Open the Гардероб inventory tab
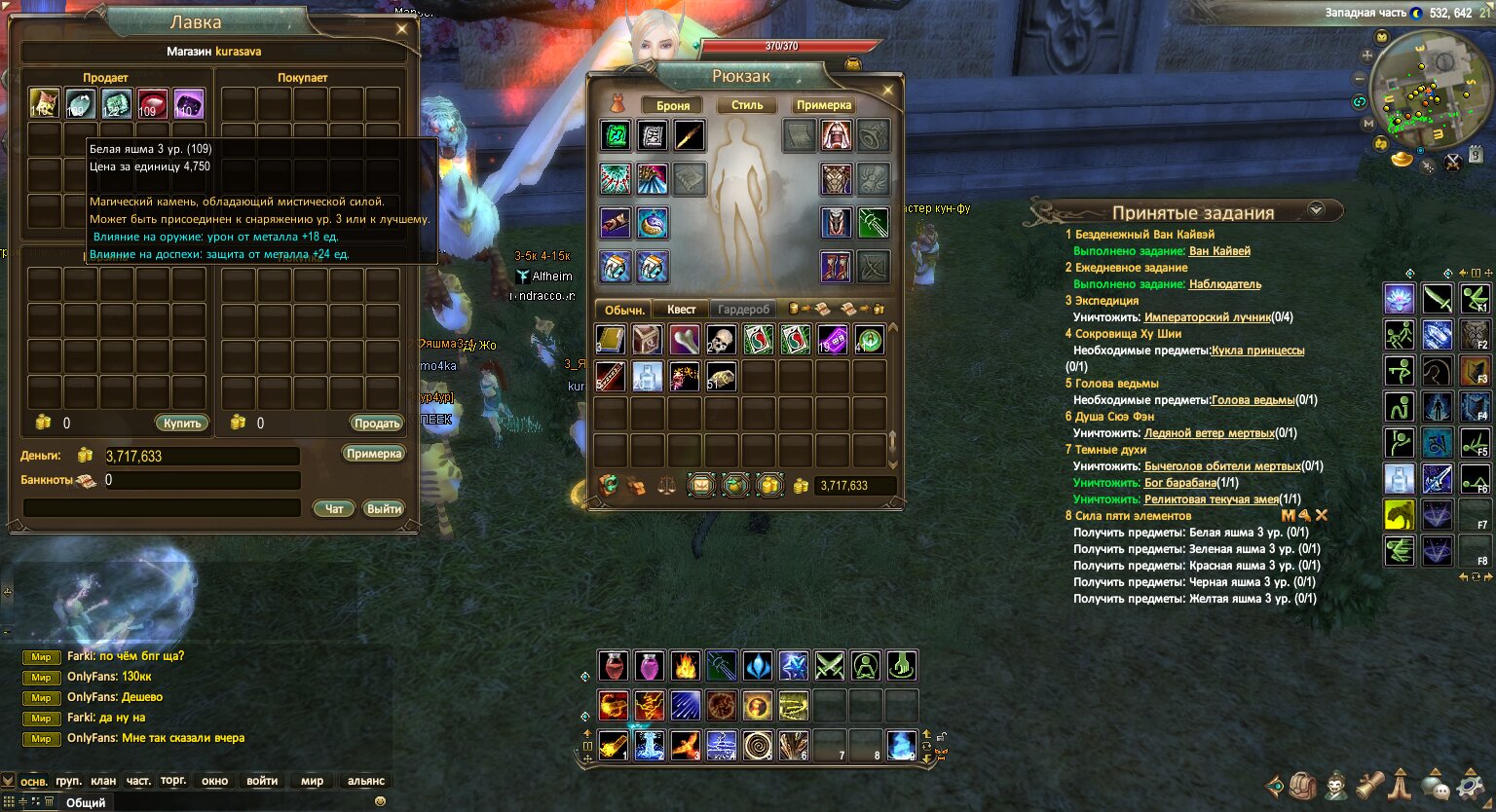The image size is (1496, 812). click(x=743, y=310)
